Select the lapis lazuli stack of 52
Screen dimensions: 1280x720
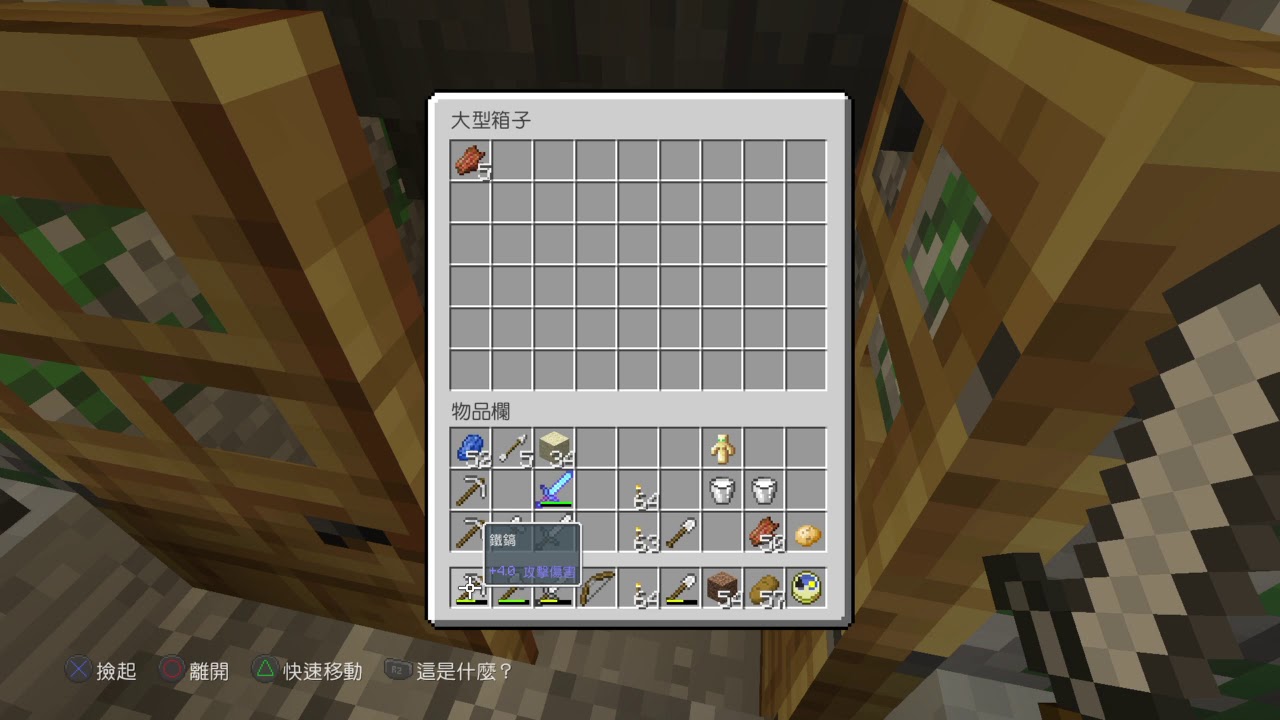pyautogui.click(x=470, y=448)
